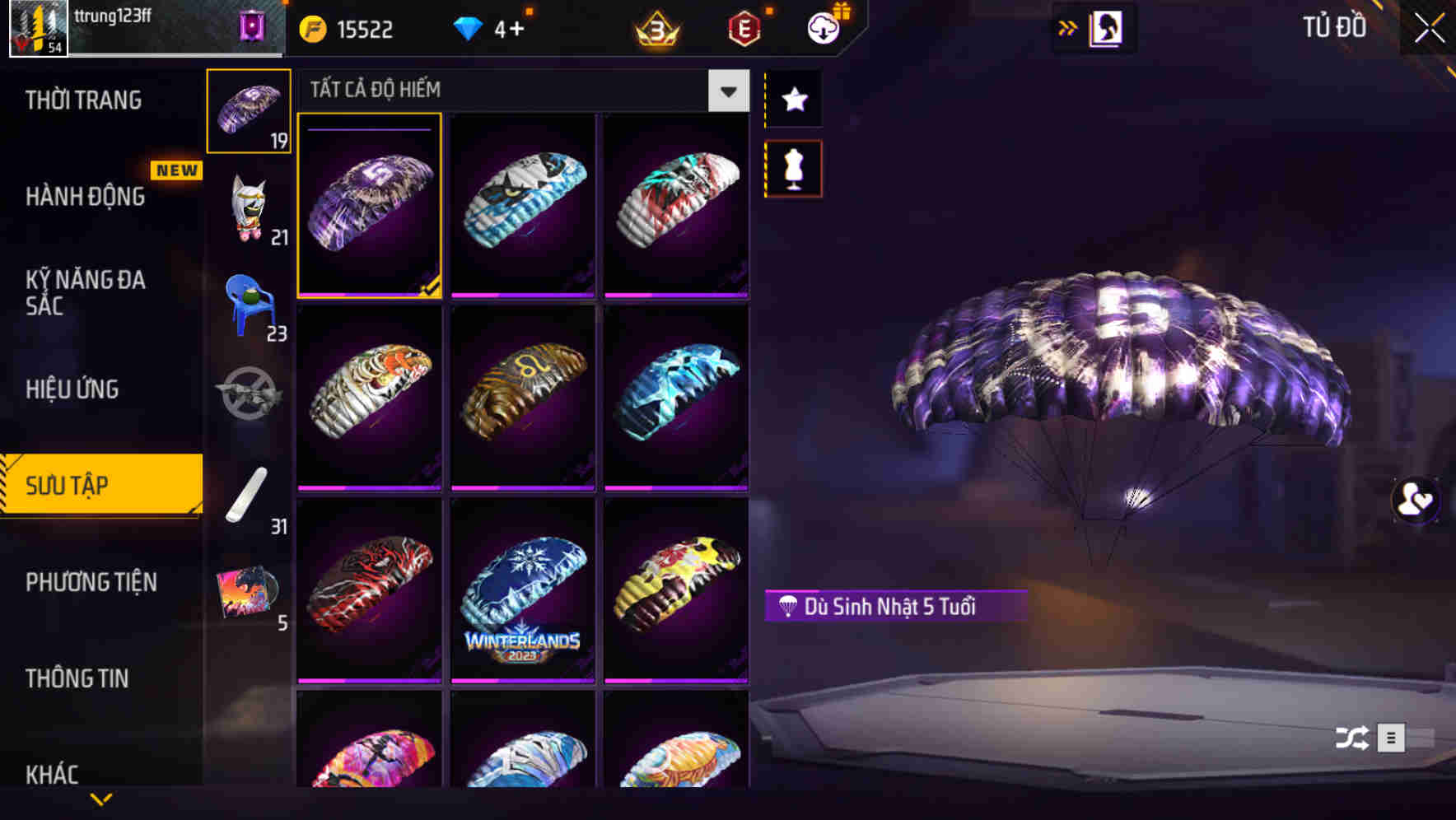1456x820 pixels.
Task: Open the TẤT CẢ ĐỘ HIẾM rarity dropdown
Action: pyautogui.click(x=726, y=91)
